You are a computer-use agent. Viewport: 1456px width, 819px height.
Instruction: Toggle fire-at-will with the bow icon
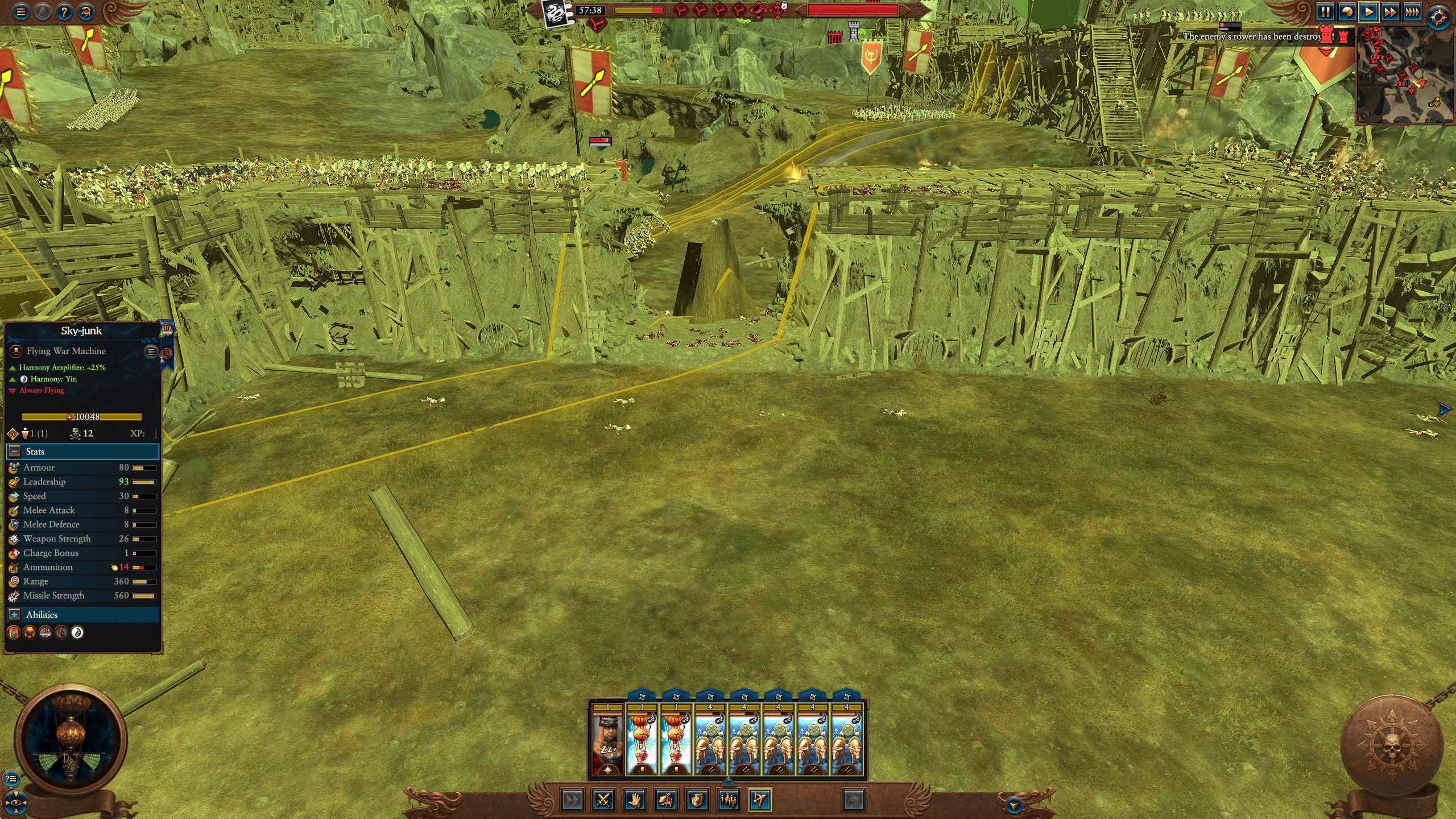pos(760,801)
